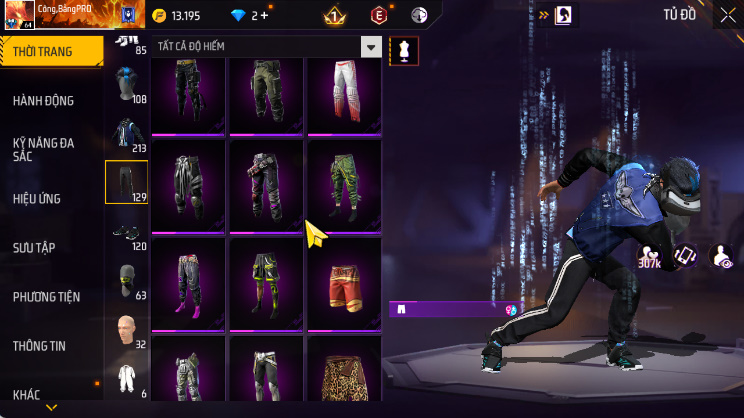This screenshot has height=418, width=744.
Task: Choose the jacket subcategory with 213 items
Action: pyautogui.click(x=126, y=135)
